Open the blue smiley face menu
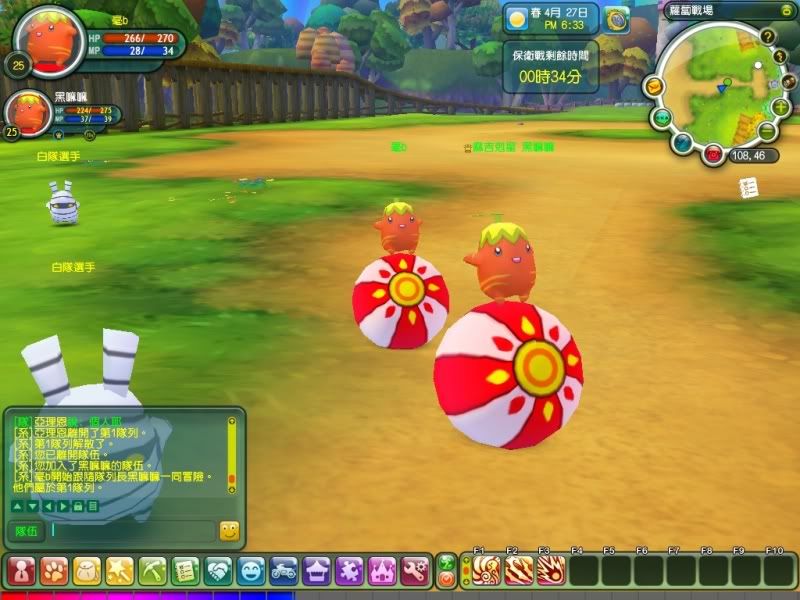Viewport: 800px width, 600px height. click(x=251, y=571)
